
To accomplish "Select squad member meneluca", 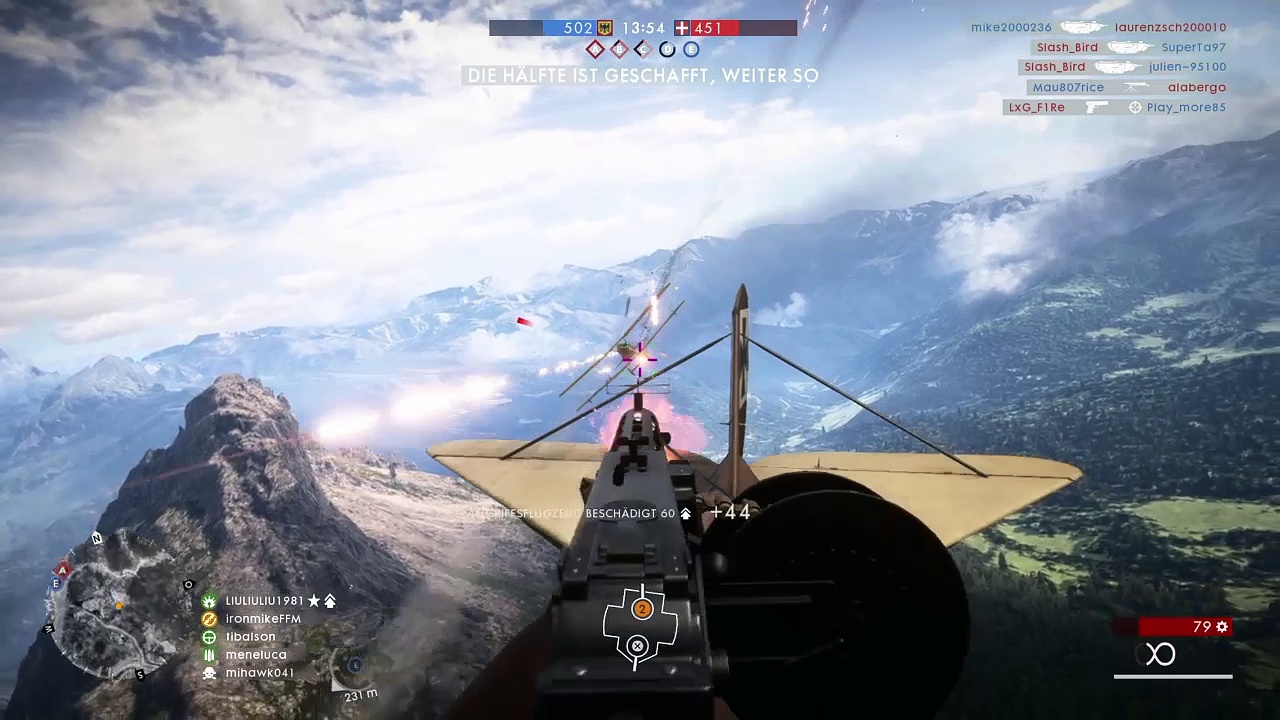I will [255, 655].
